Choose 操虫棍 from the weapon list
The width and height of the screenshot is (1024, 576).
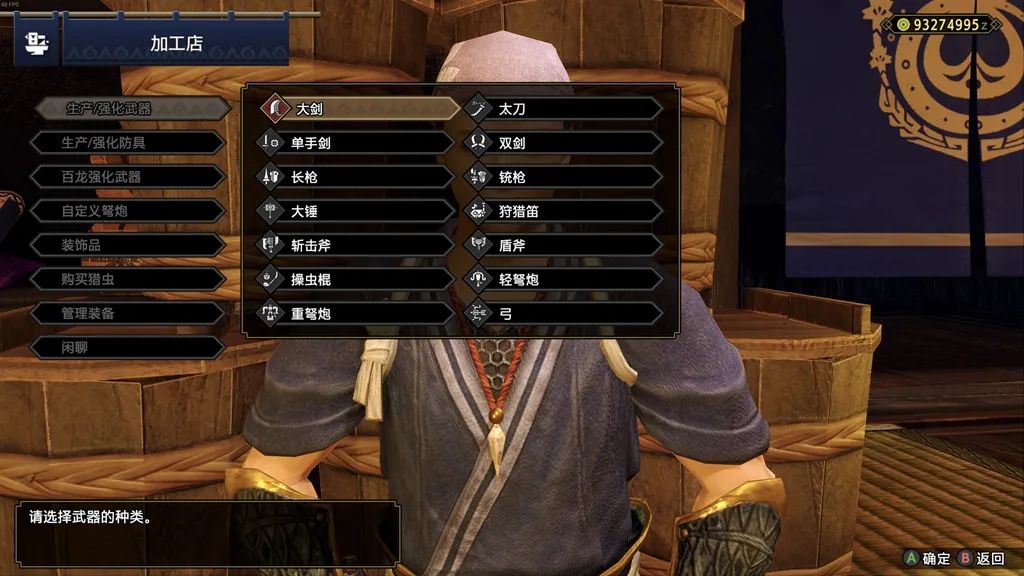(x=355, y=279)
